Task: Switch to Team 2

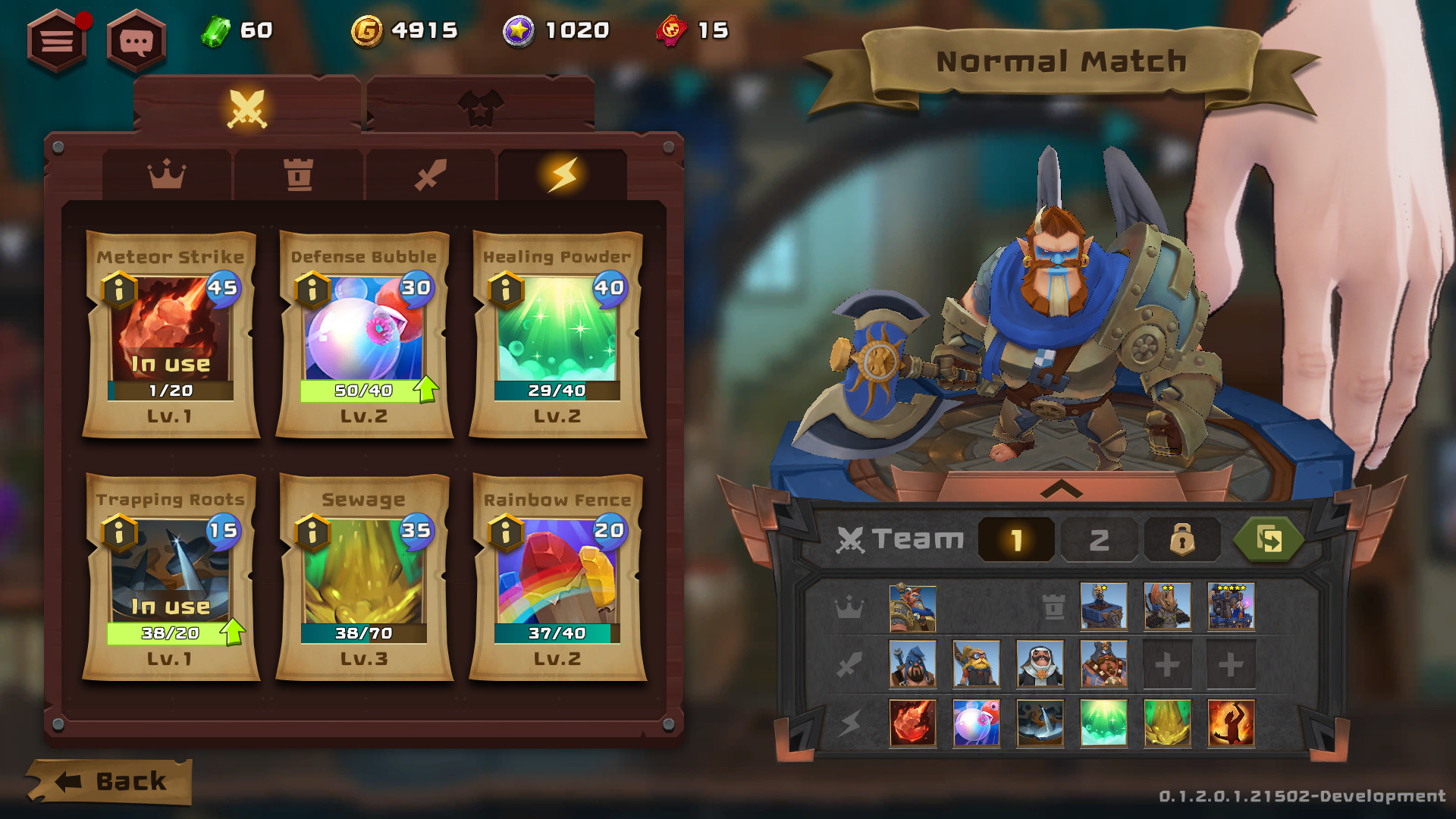Action: click(x=1099, y=540)
